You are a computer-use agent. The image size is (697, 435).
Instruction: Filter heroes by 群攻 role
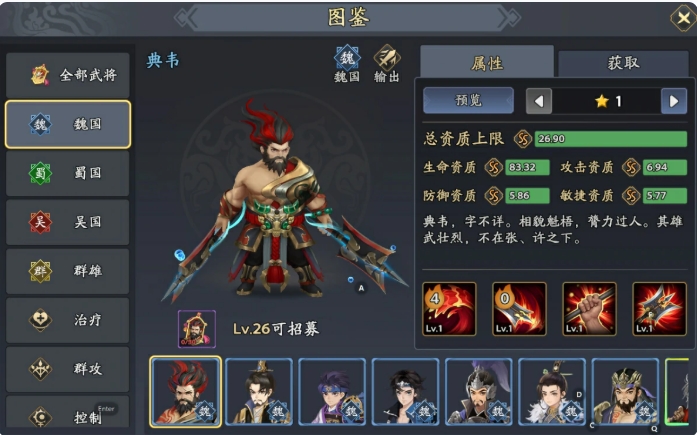[68, 368]
